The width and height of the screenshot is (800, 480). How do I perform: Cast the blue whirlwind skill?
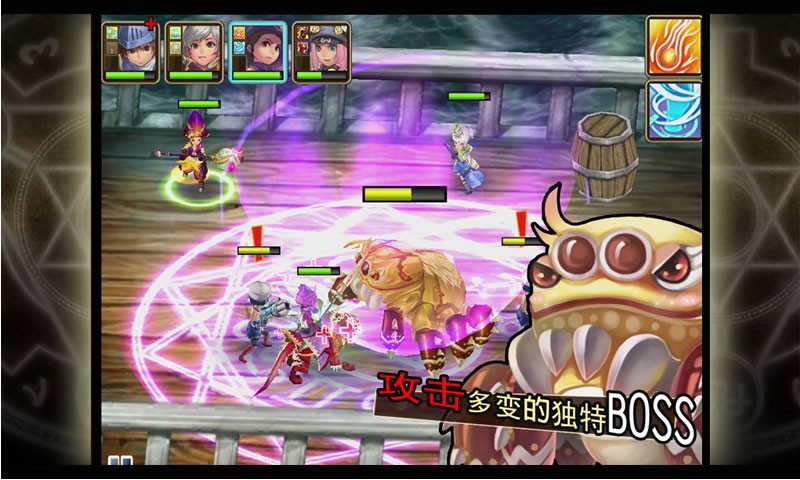[672, 110]
